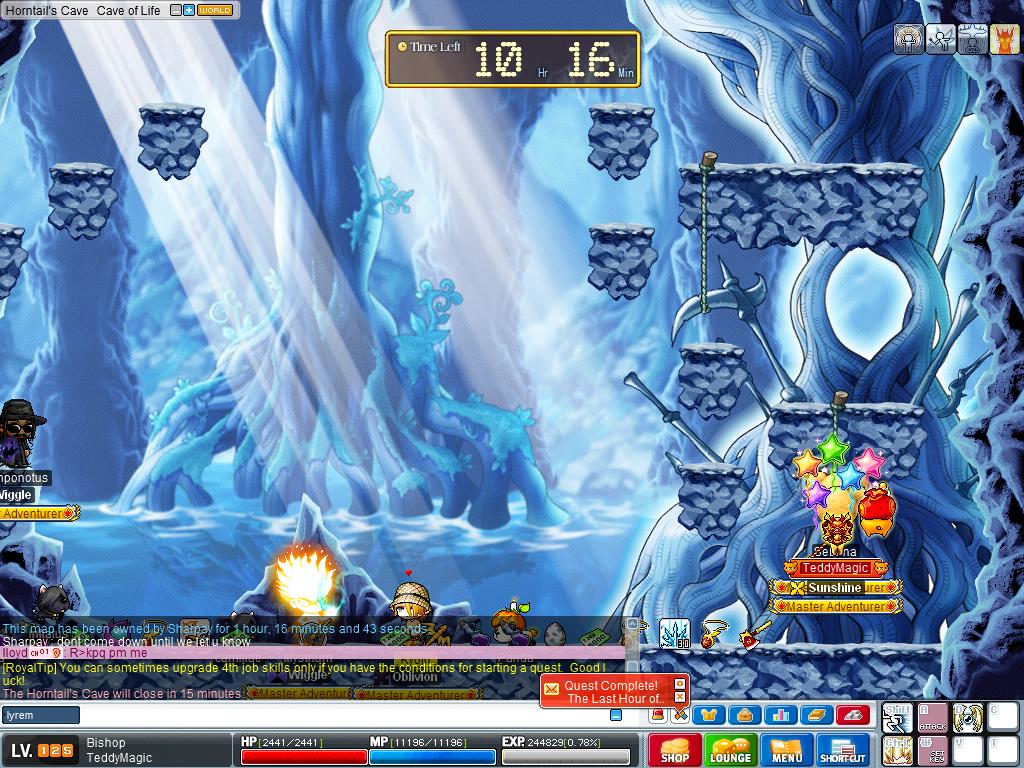The height and width of the screenshot is (768, 1024).
Task: Click the WORLD map button
Action: [215, 10]
